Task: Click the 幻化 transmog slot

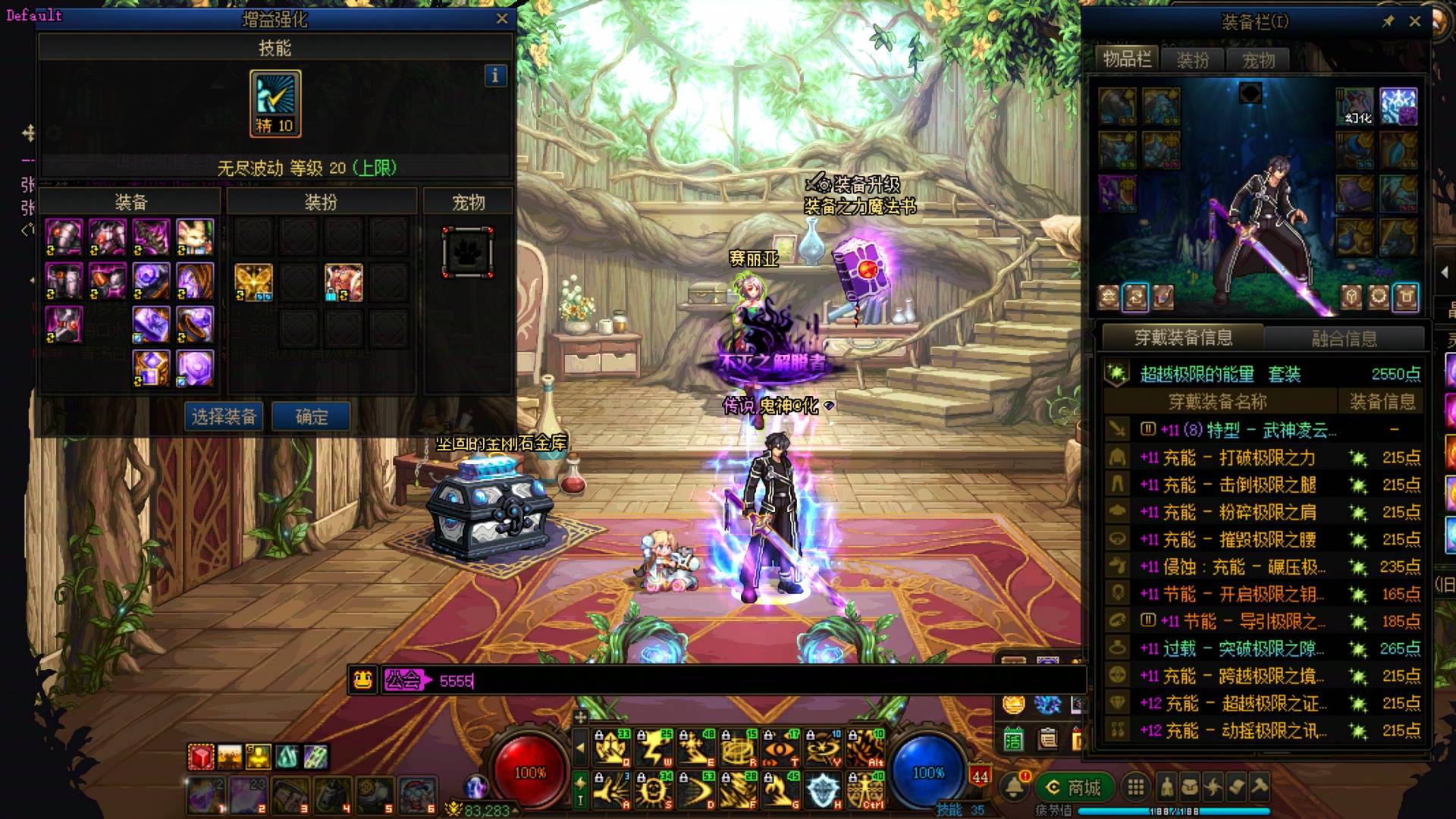Action: point(1354,107)
